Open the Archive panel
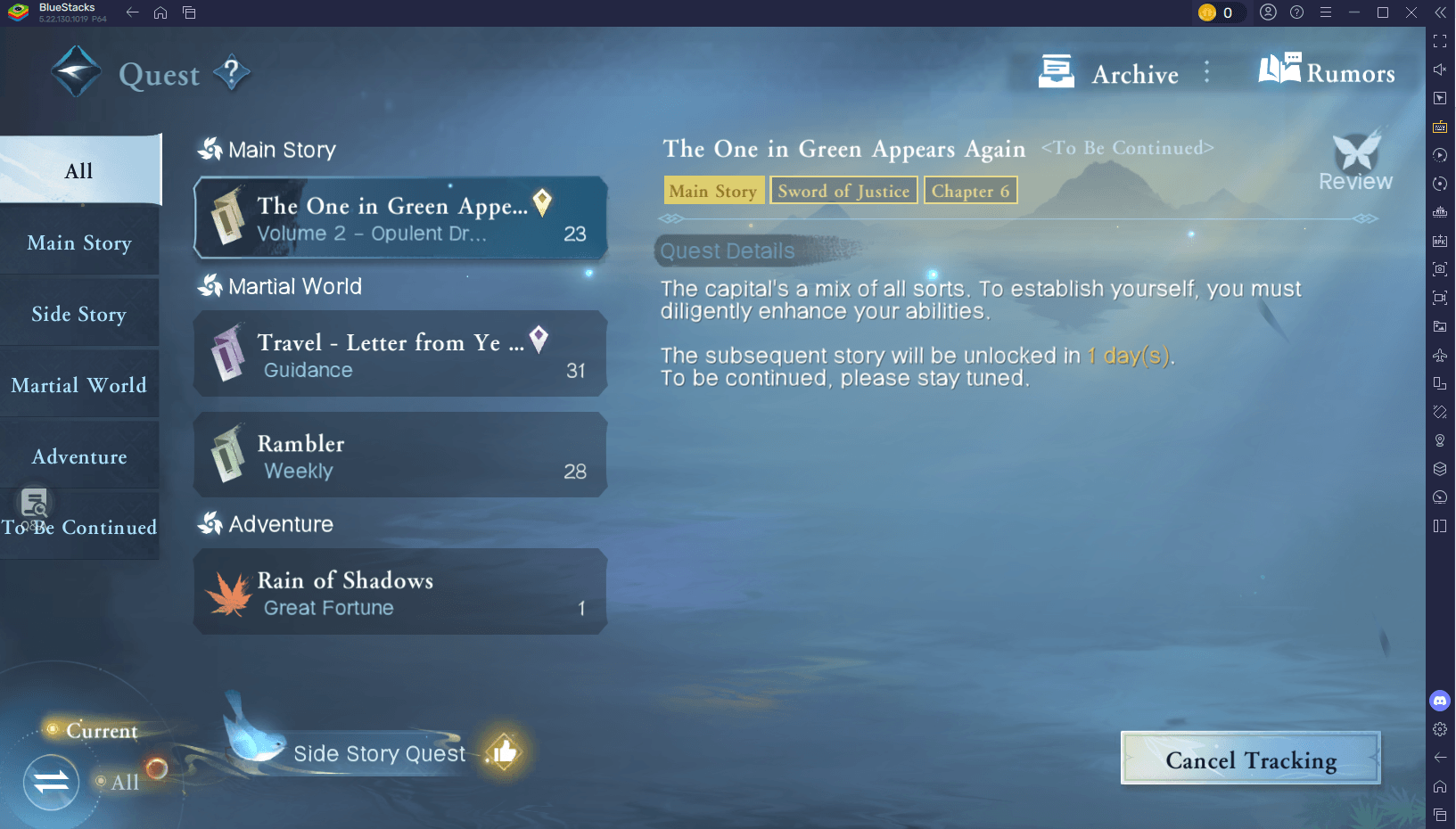 point(1110,73)
